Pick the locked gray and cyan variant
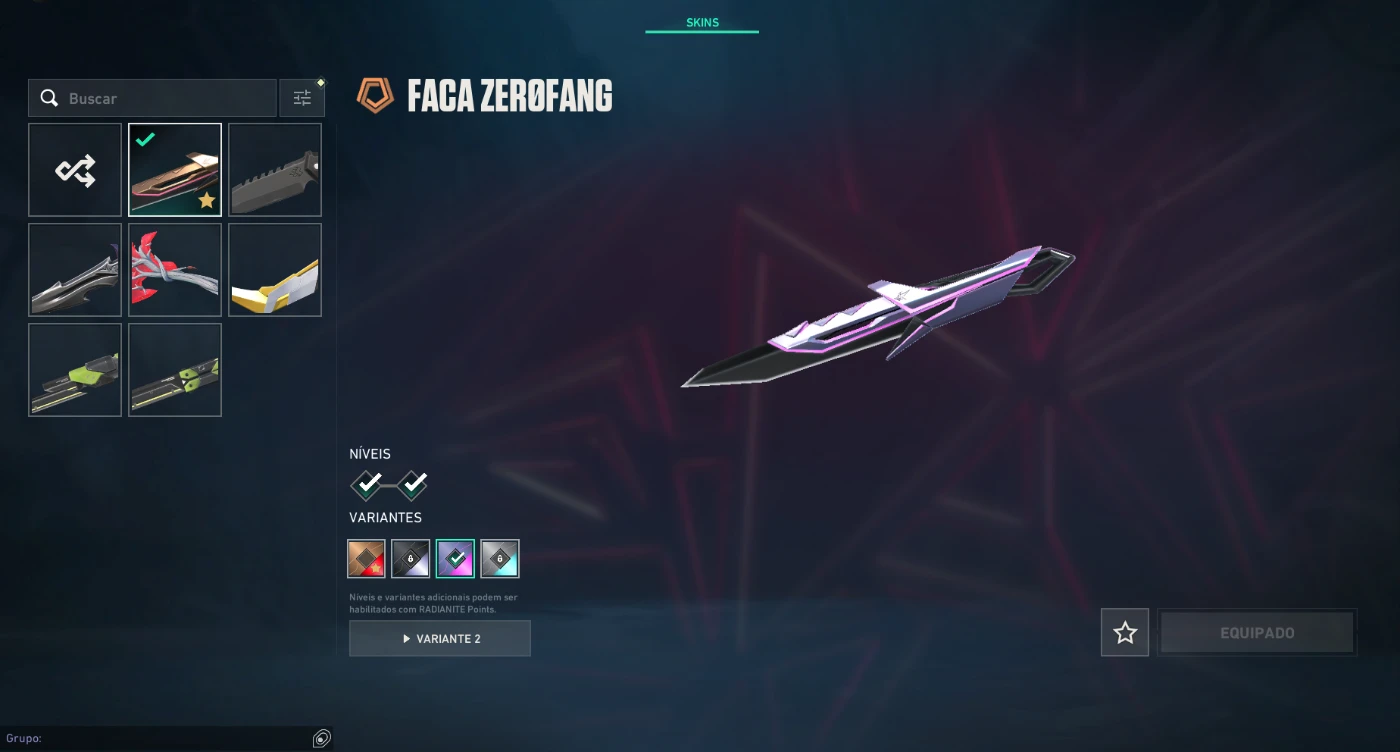 [x=500, y=559]
